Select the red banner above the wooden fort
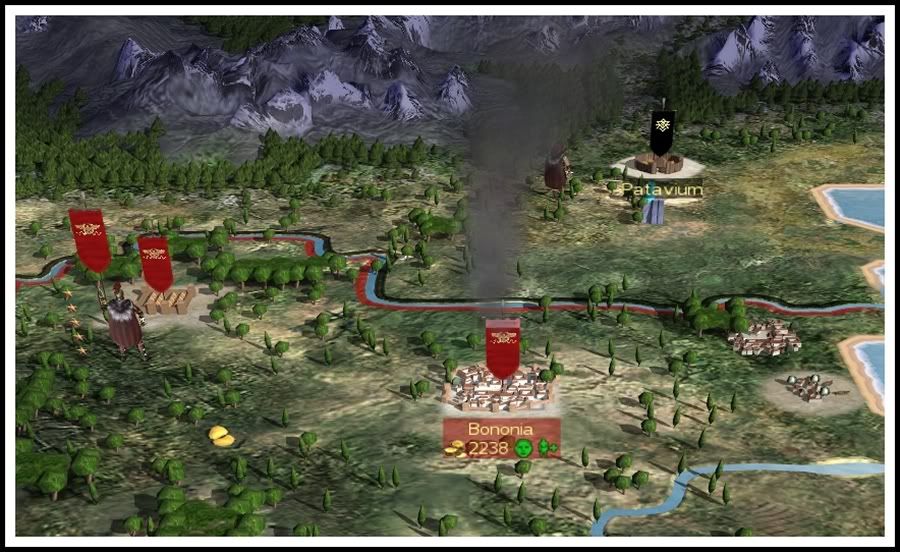This screenshot has width=900, height=552. coord(155,262)
